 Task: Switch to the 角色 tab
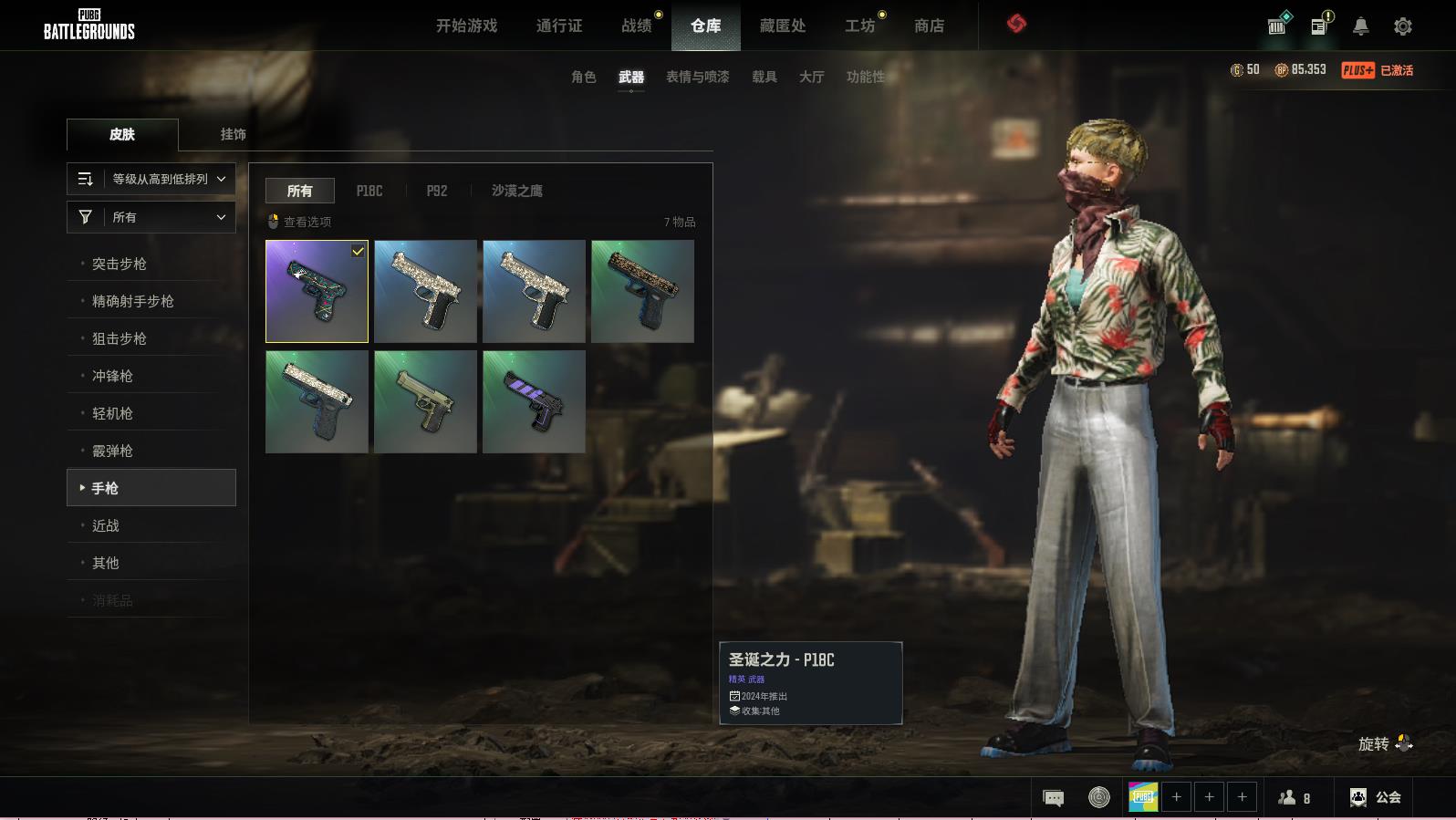[583, 77]
